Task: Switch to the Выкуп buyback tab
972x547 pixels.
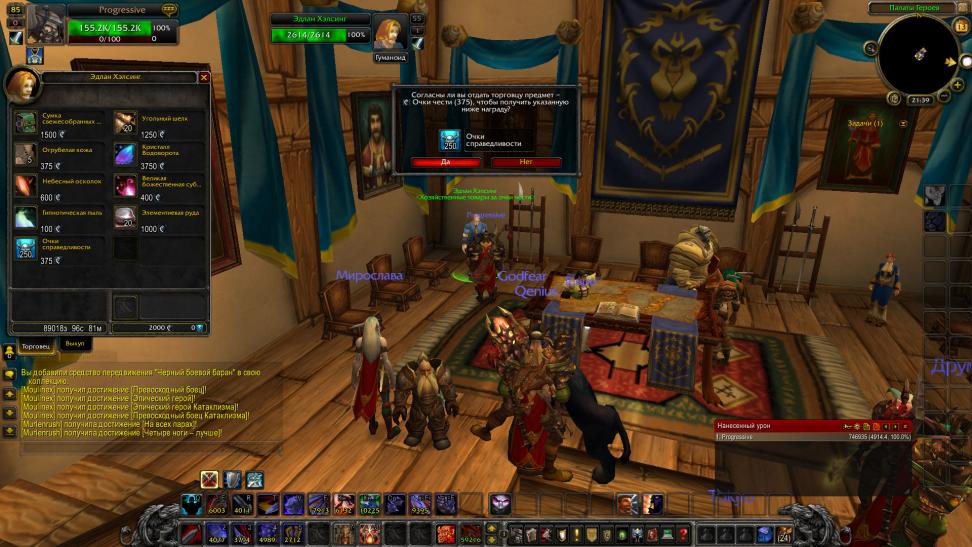Action: [x=74, y=343]
